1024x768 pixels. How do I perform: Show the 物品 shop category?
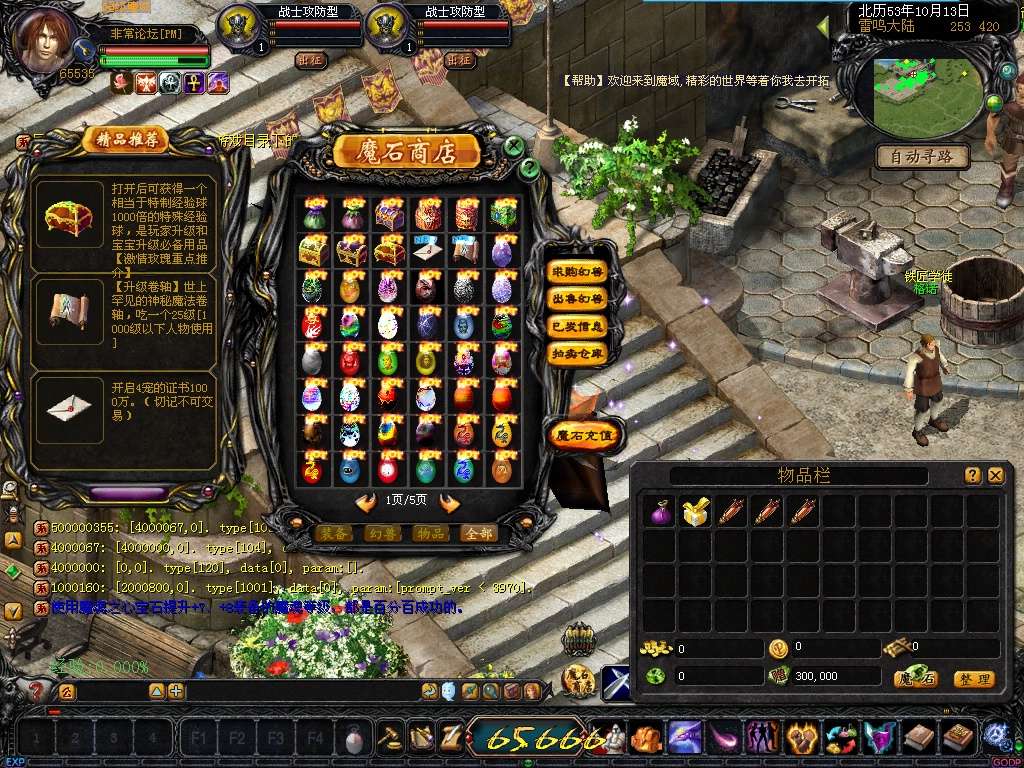(x=431, y=533)
